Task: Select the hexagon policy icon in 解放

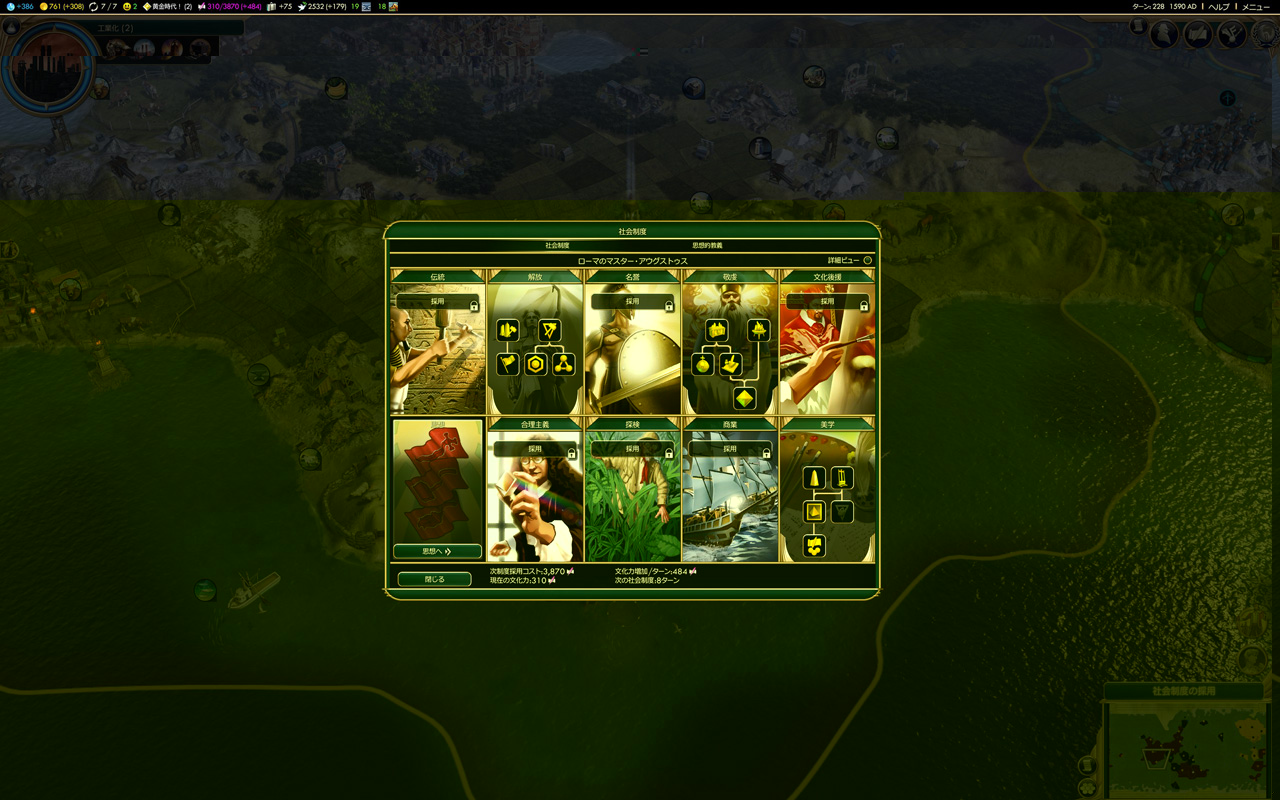Action: 536,364
